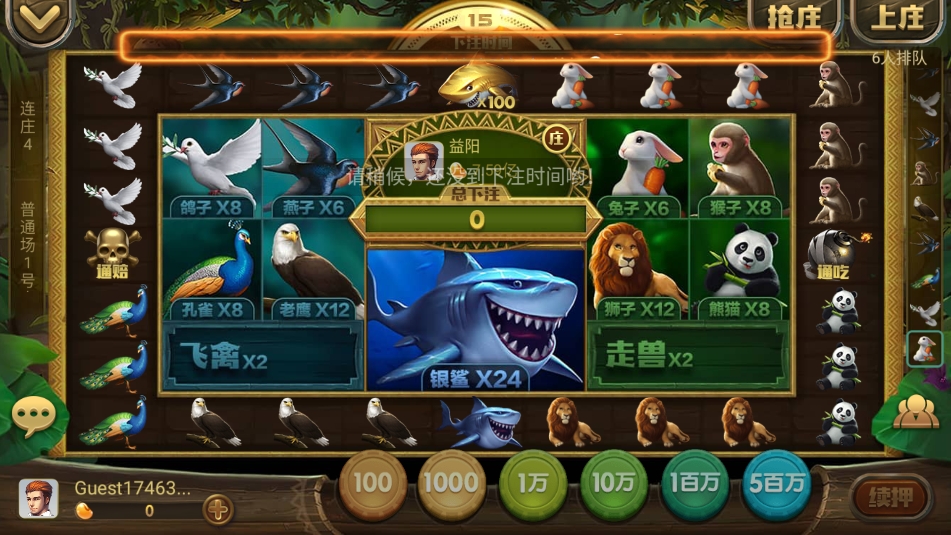This screenshot has width=951, height=535.
Task: Bet on the 熊猫 X8 panda tile
Action: click(739, 269)
